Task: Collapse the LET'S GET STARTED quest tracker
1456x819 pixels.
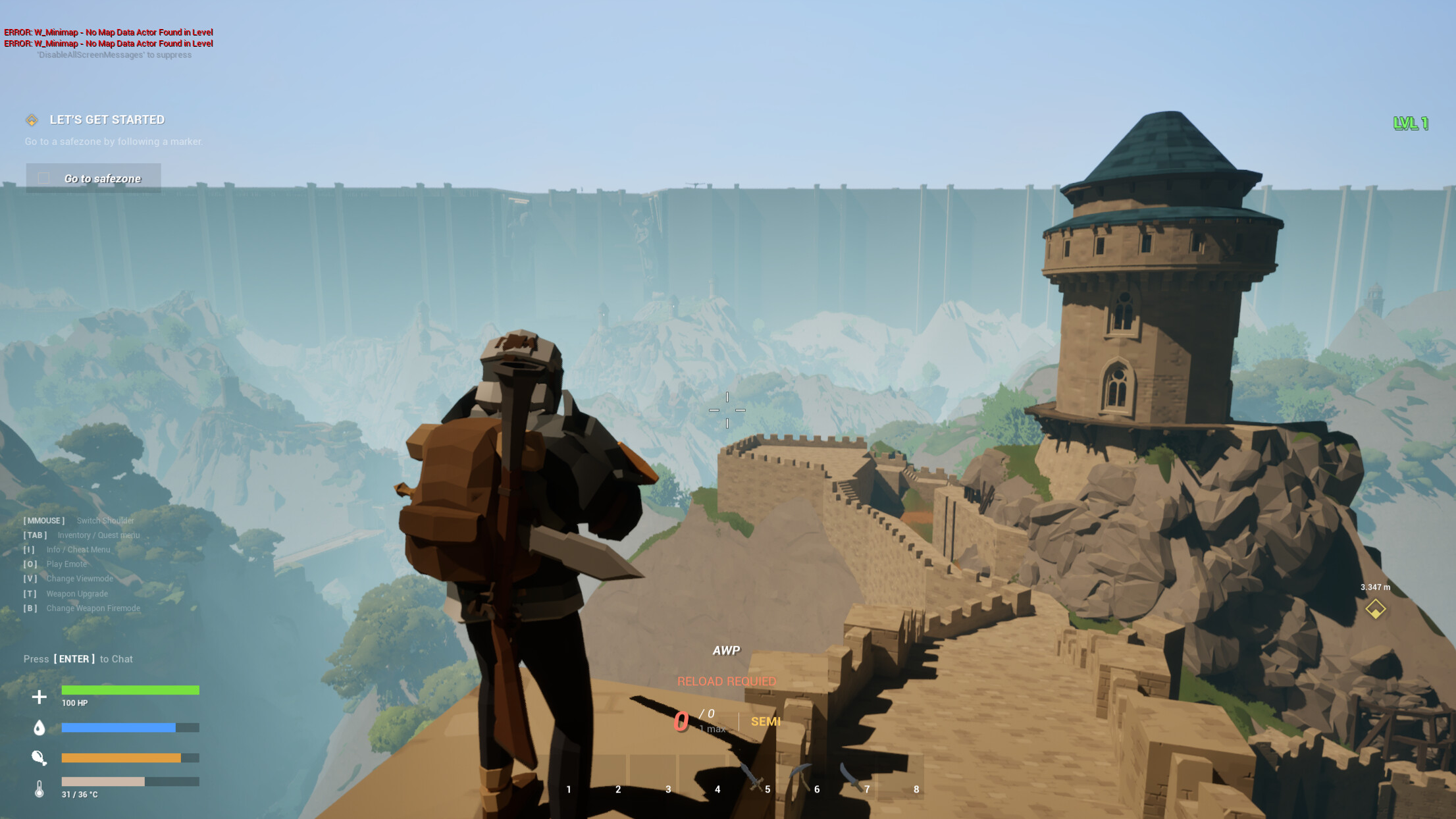Action: tap(107, 120)
